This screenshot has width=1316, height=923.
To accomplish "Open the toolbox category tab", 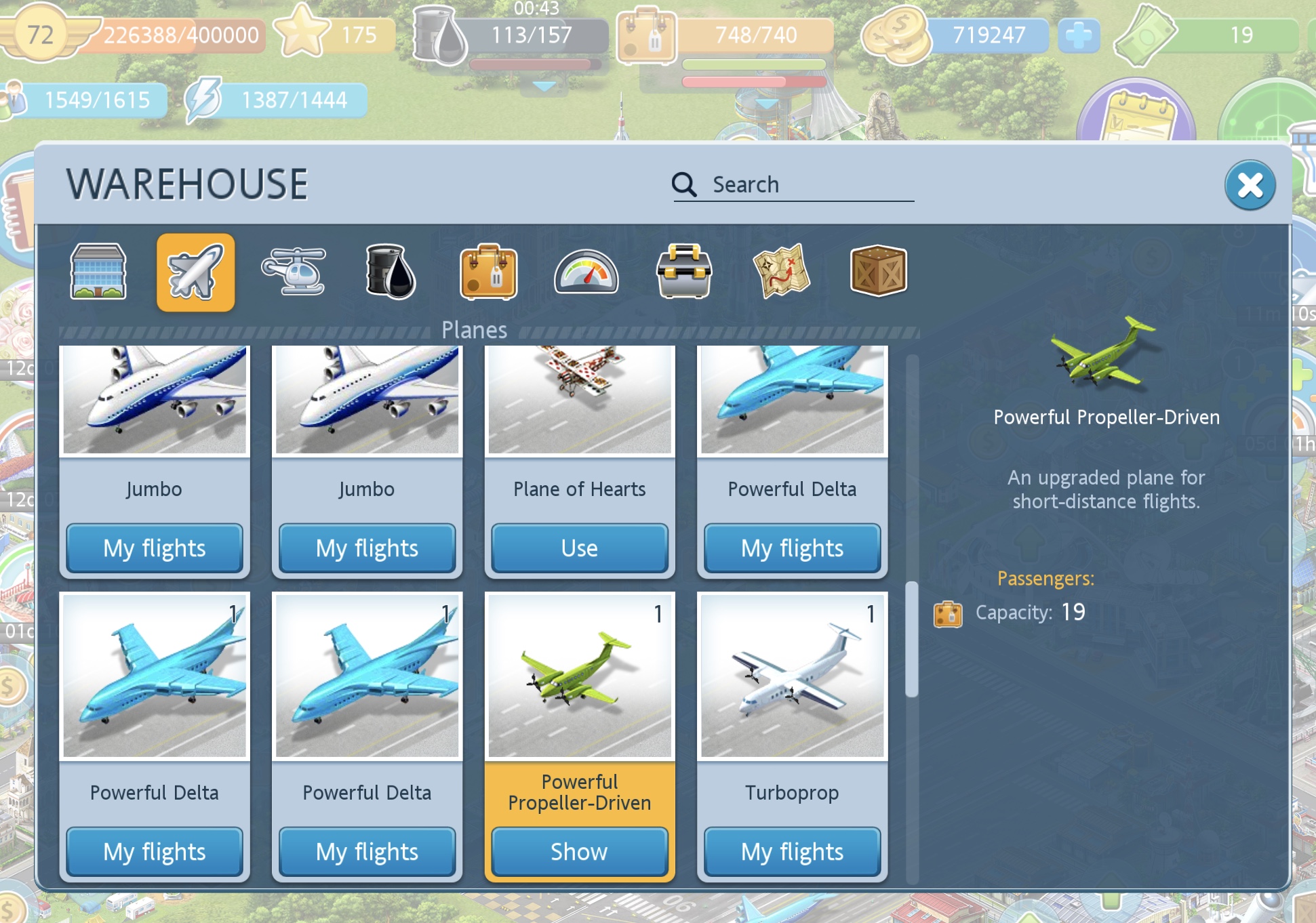I will tap(683, 272).
